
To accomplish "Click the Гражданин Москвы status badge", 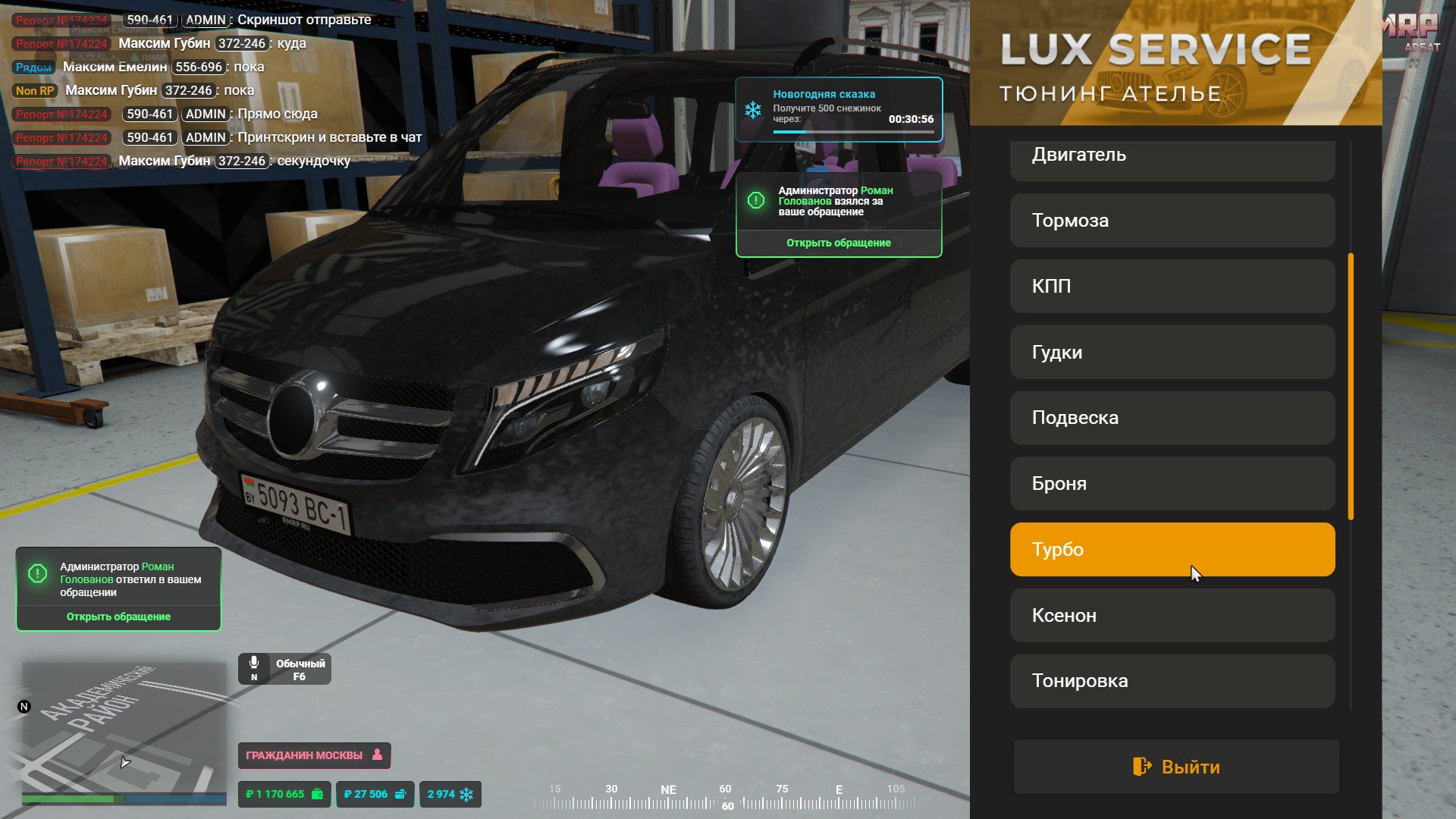I will (x=314, y=755).
